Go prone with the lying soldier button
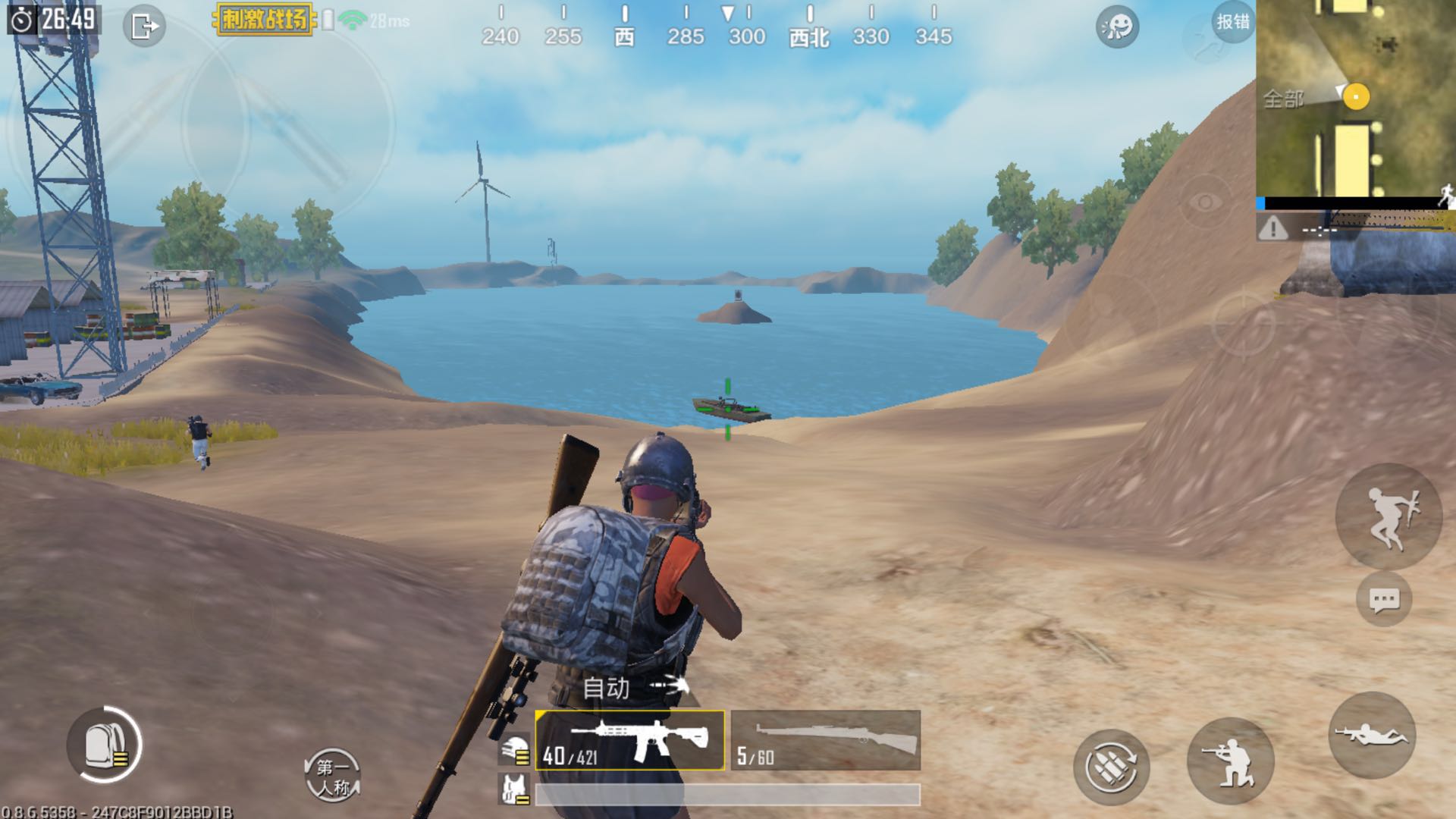The image size is (1456, 819). click(x=1372, y=735)
